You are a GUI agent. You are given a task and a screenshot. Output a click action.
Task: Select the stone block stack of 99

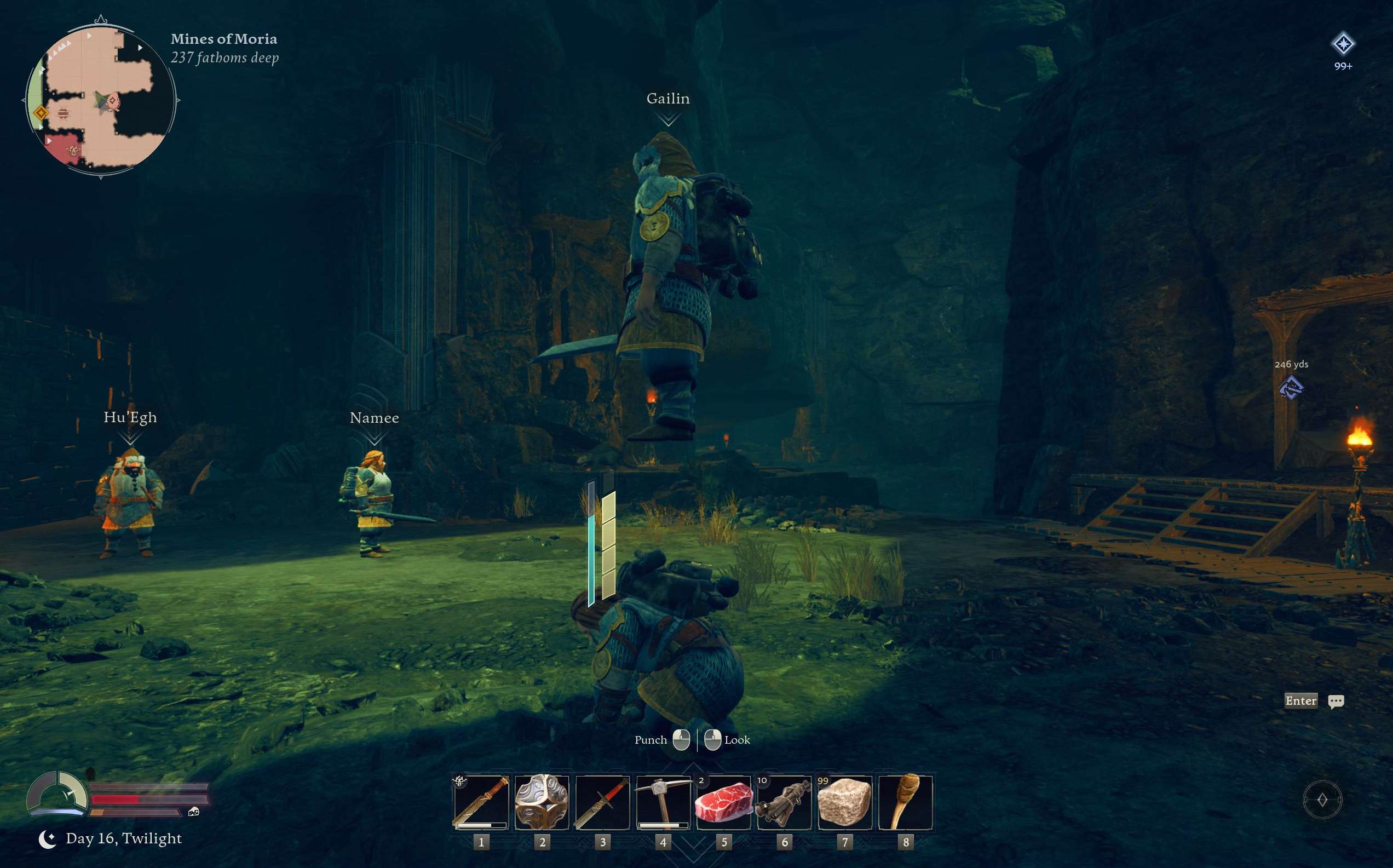[844, 802]
